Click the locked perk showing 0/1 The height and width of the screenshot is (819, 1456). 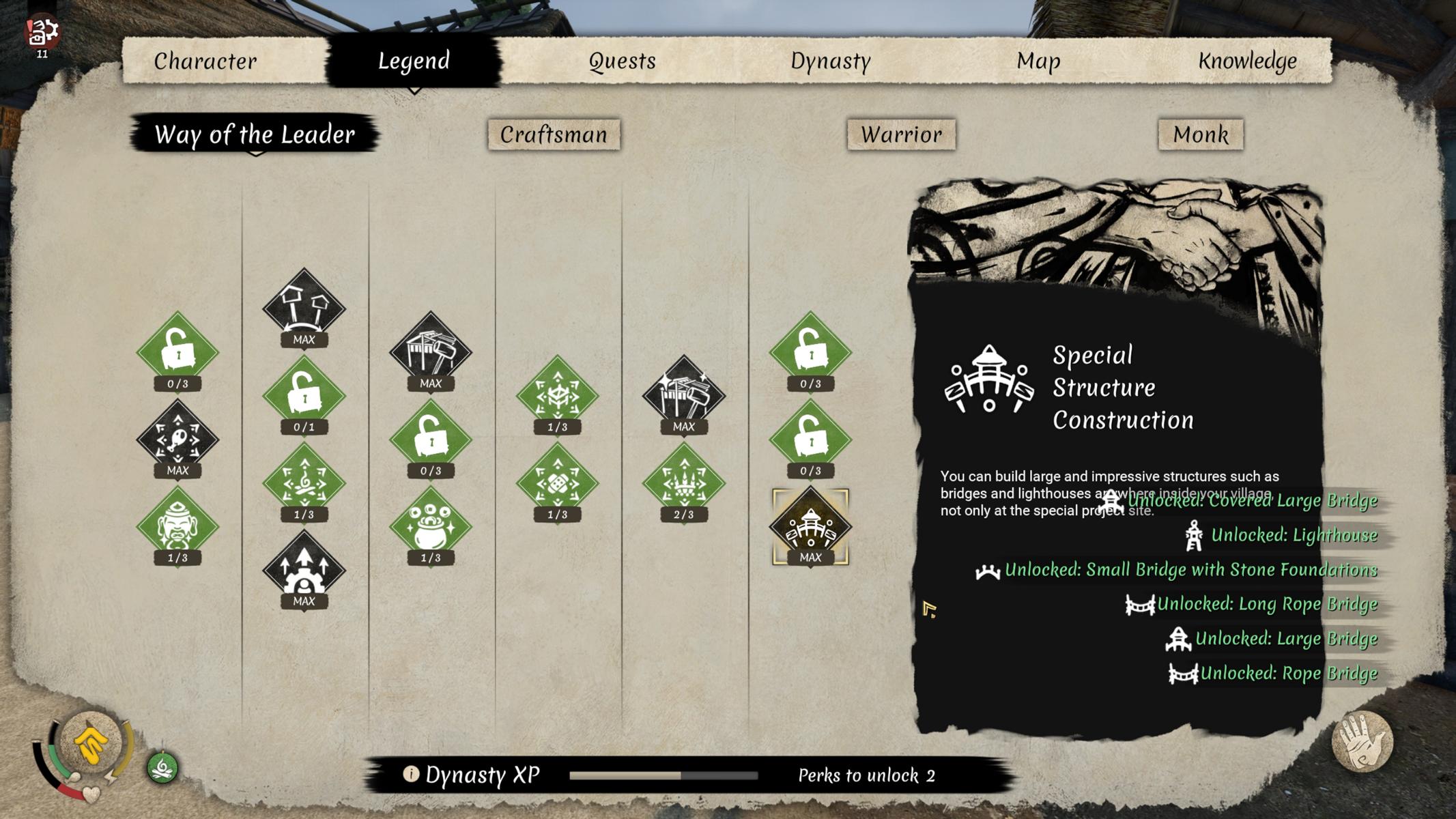(304, 395)
